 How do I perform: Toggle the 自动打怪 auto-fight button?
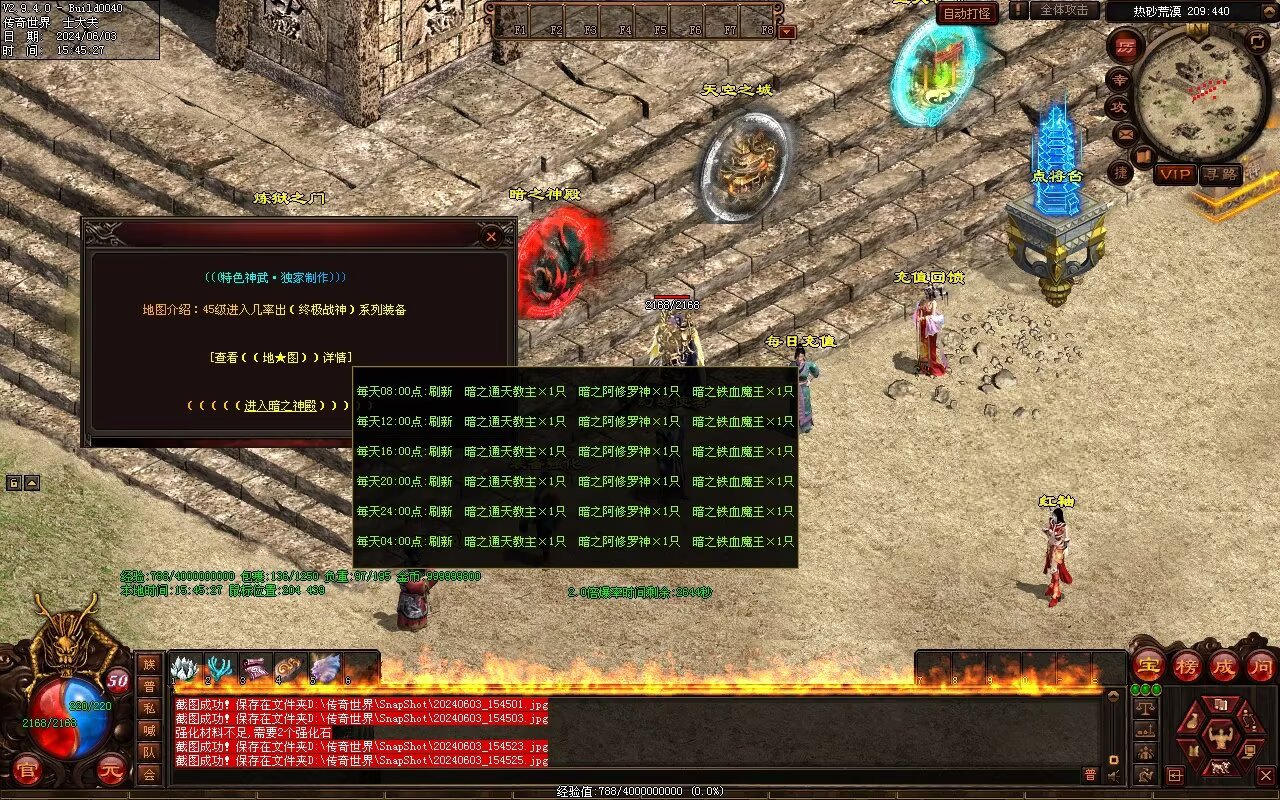(x=967, y=14)
